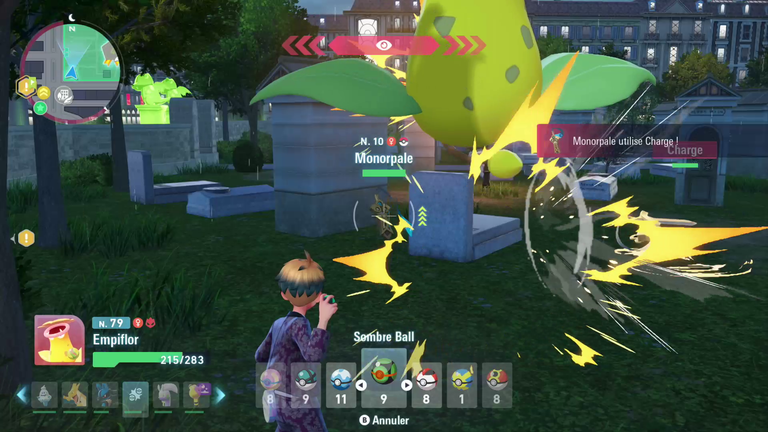Select the blue ball slot with count 11
The height and width of the screenshot is (432, 768).
click(x=341, y=384)
